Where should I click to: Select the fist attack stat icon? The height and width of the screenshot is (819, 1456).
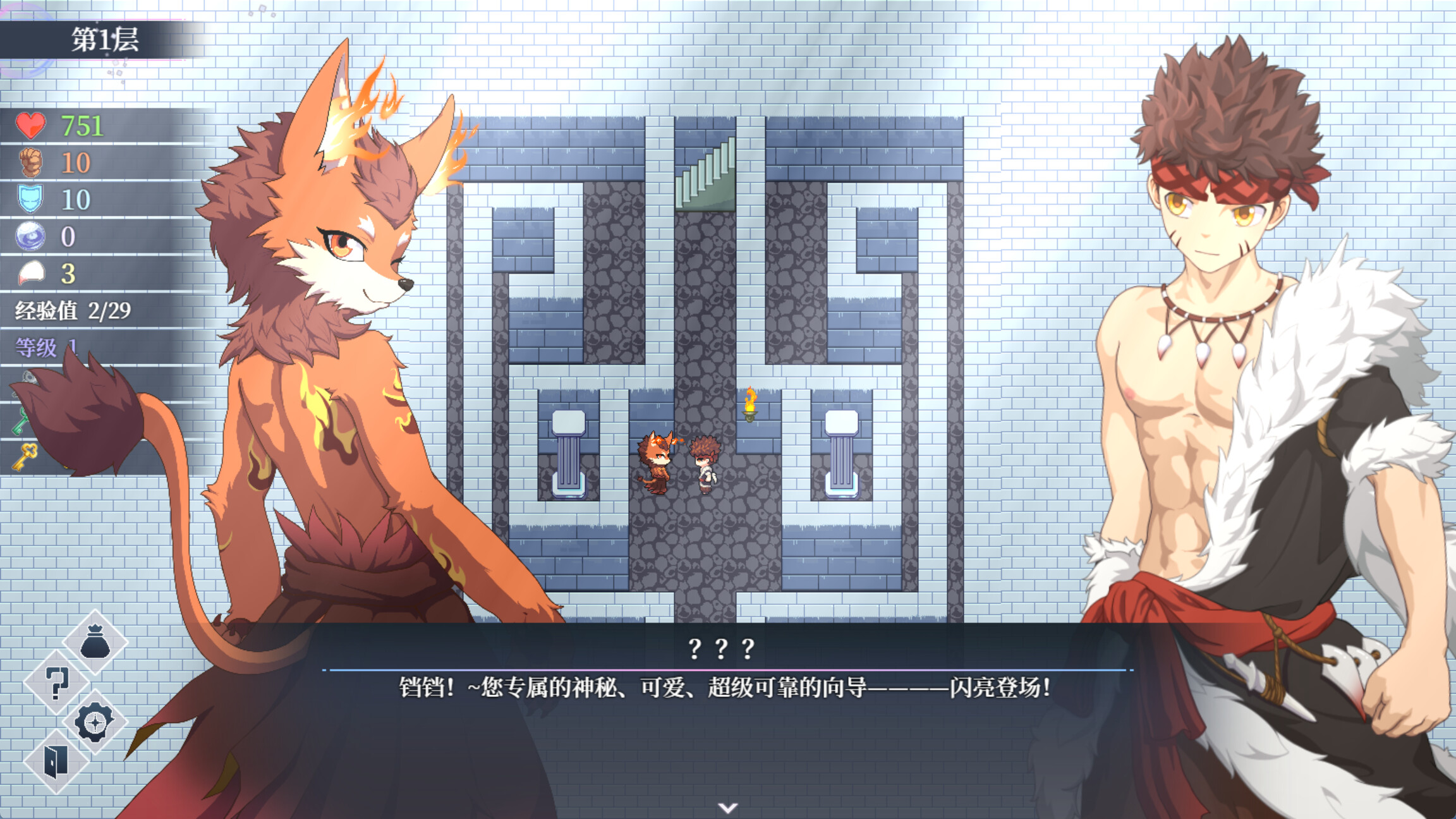point(30,163)
